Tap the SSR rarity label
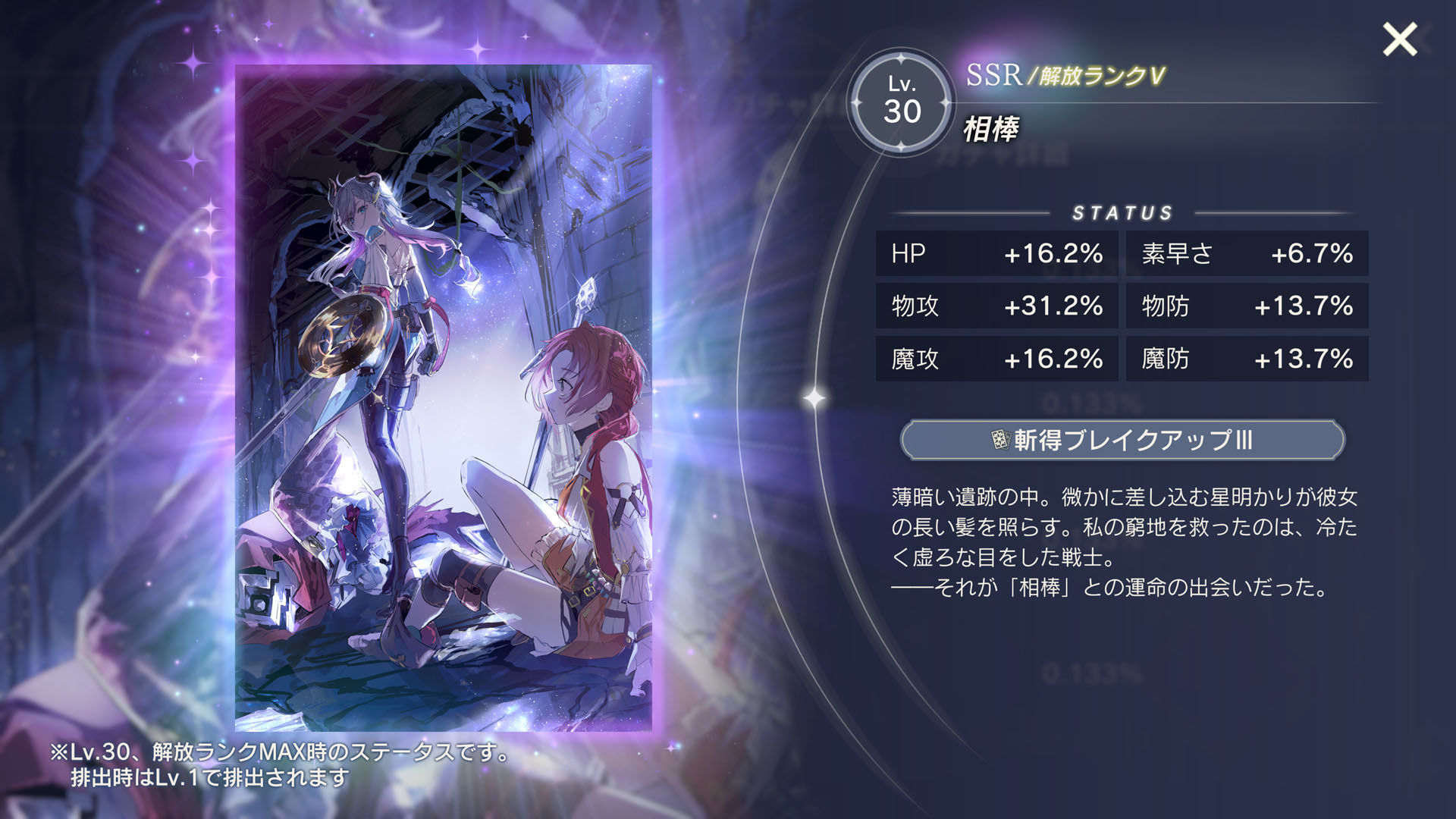 [x=994, y=74]
